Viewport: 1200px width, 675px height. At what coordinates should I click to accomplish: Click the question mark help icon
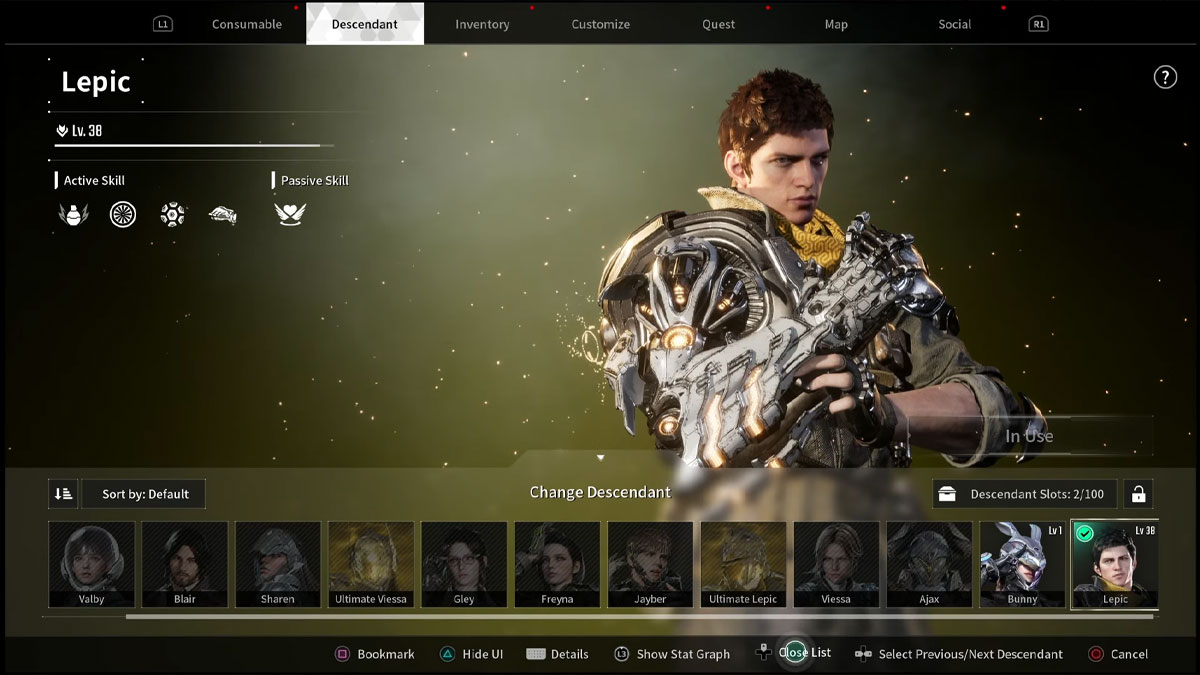click(1165, 77)
